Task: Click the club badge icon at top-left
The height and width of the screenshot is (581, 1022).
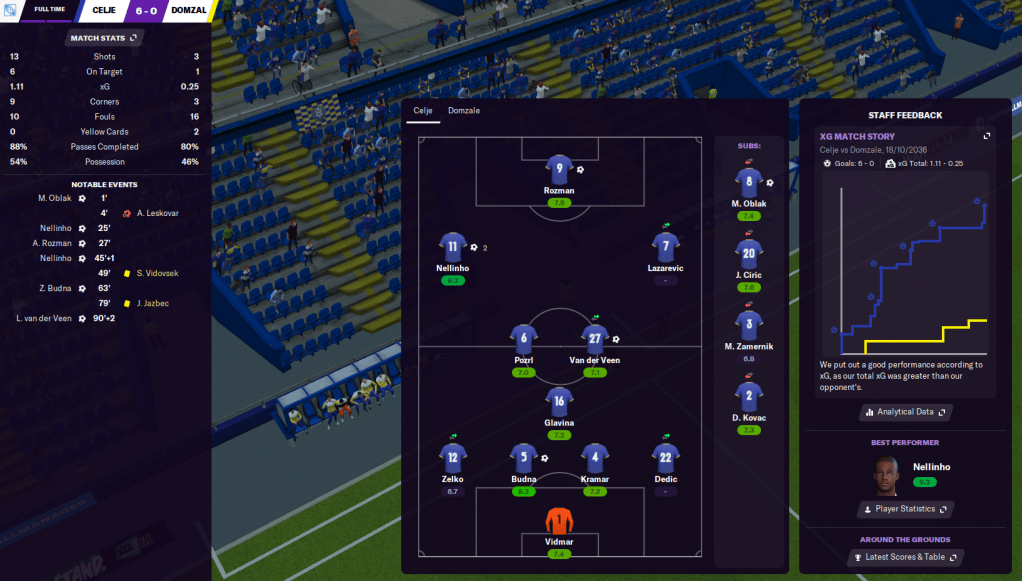Action: point(10,10)
